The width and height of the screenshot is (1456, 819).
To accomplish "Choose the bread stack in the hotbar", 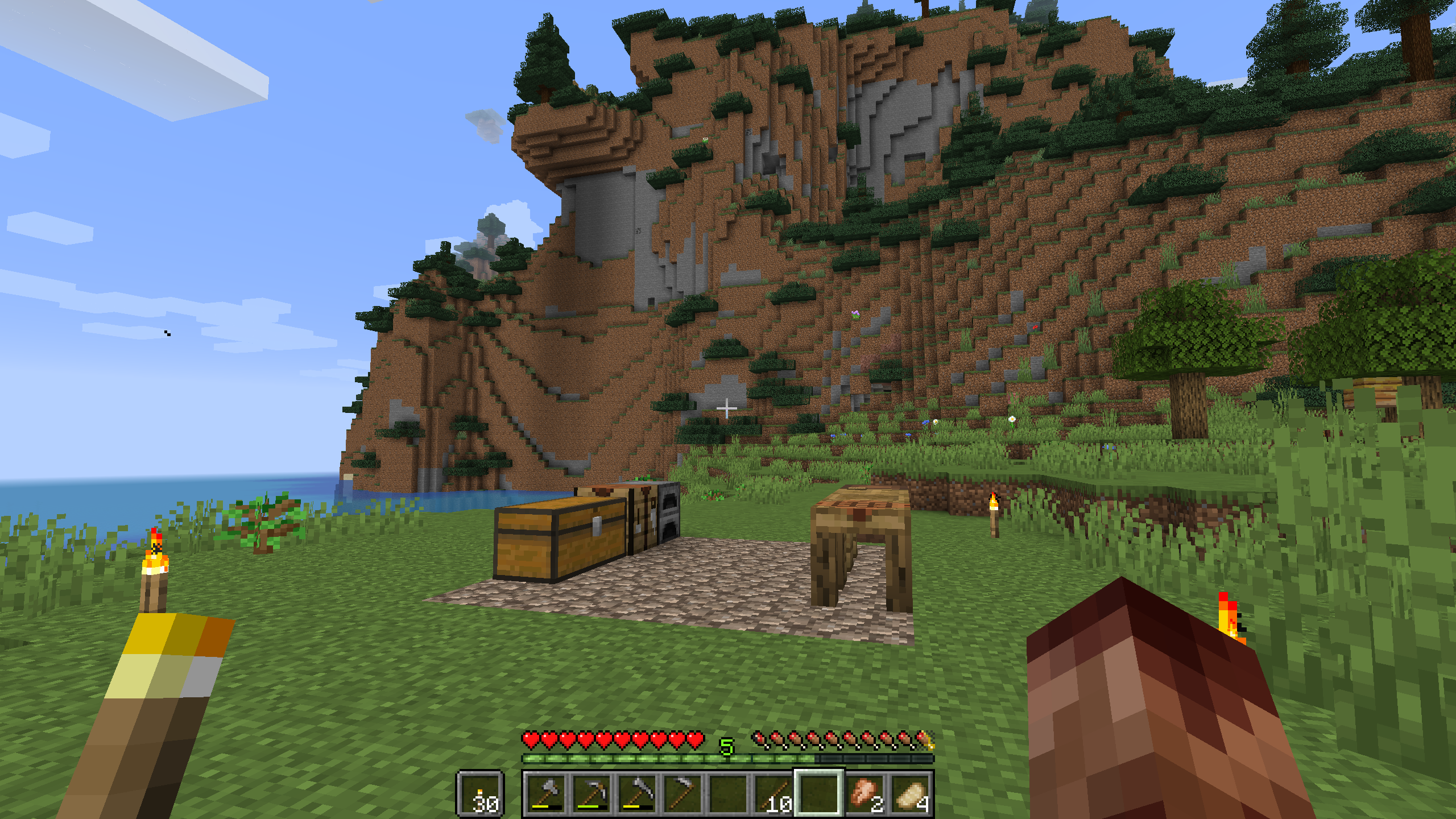I will 911,793.
